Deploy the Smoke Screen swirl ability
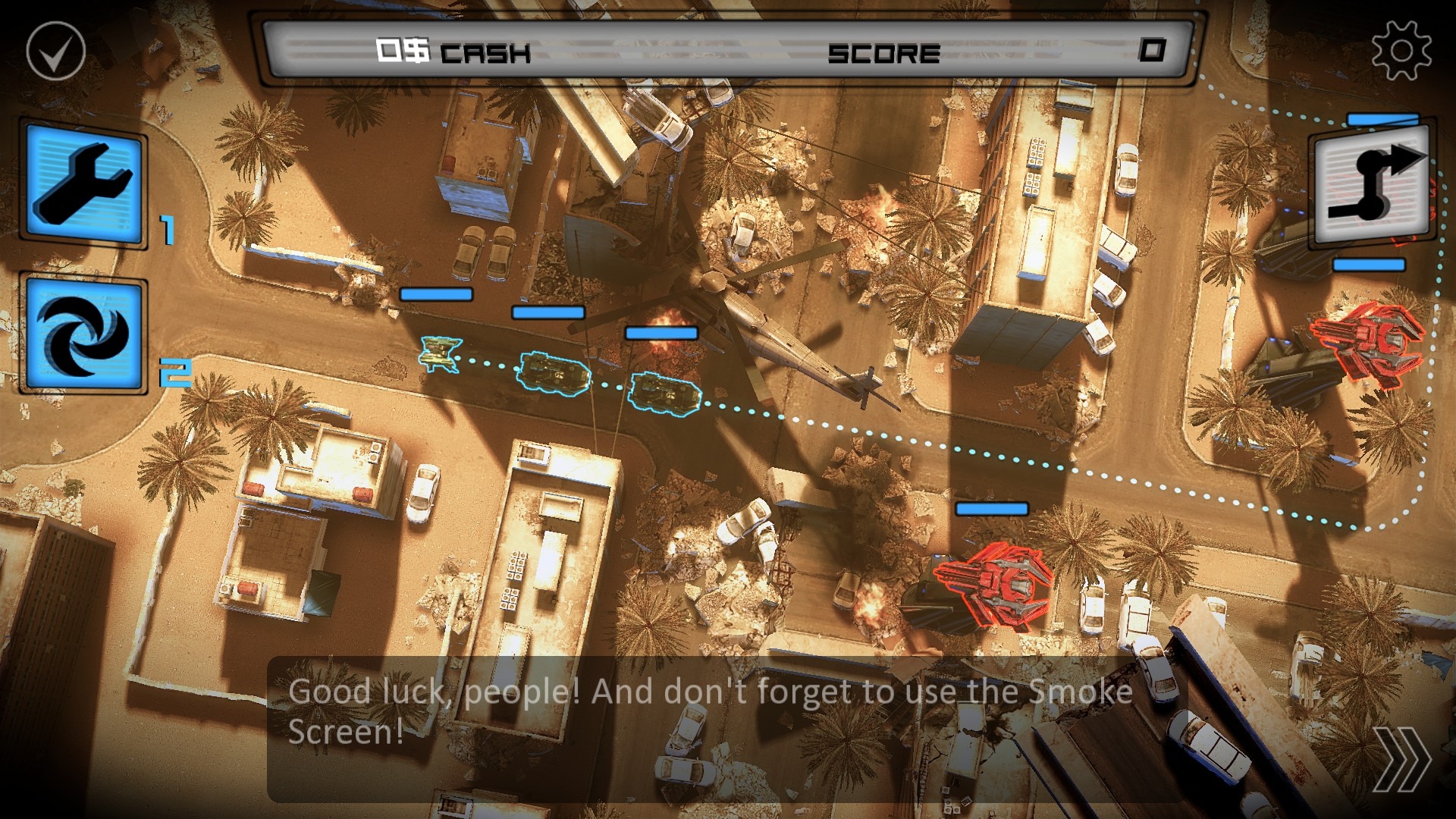This screenshot has width=1456, height=819. [x=83, y=335]
